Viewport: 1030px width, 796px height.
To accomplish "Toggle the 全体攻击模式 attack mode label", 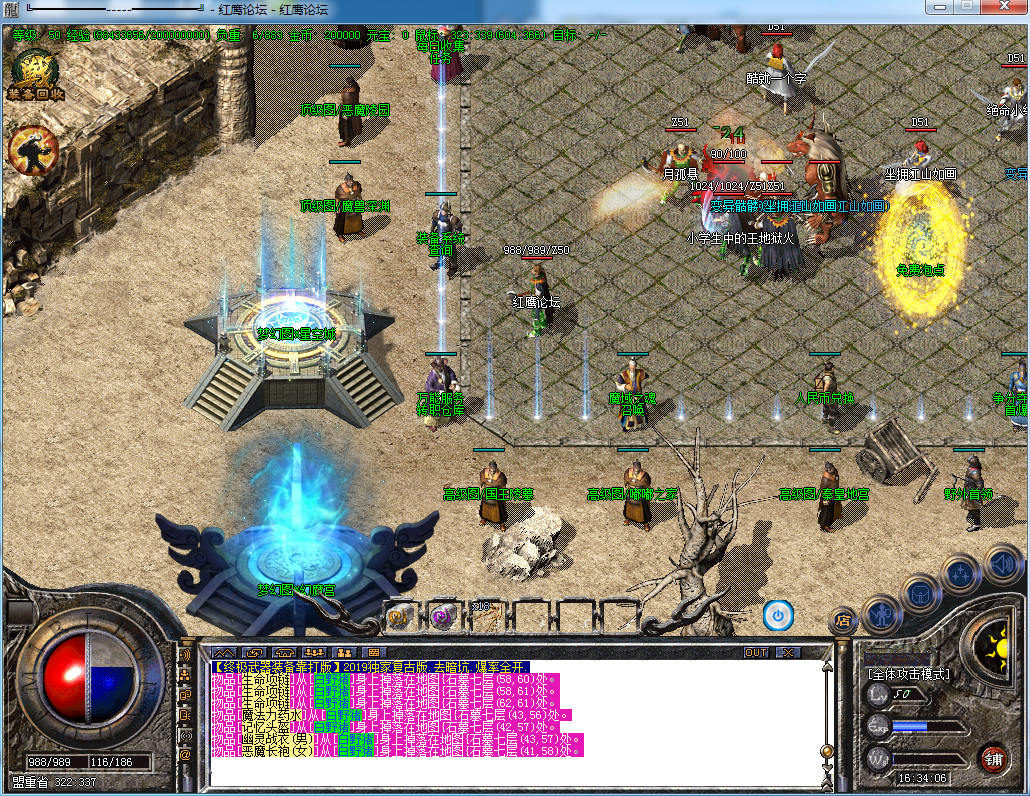I will [x=908, y=674].
